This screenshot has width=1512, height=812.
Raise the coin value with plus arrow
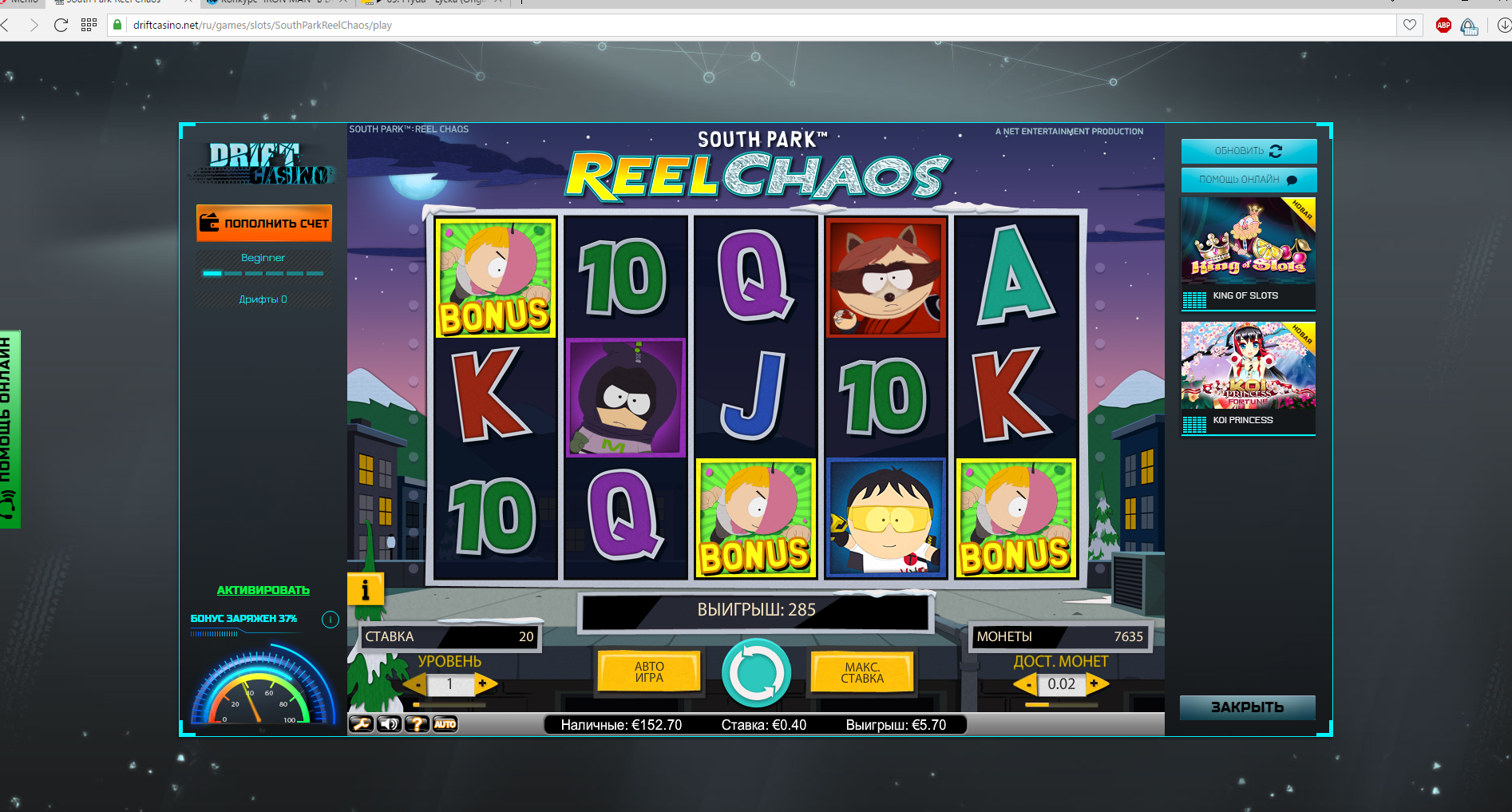point(1094,683)
